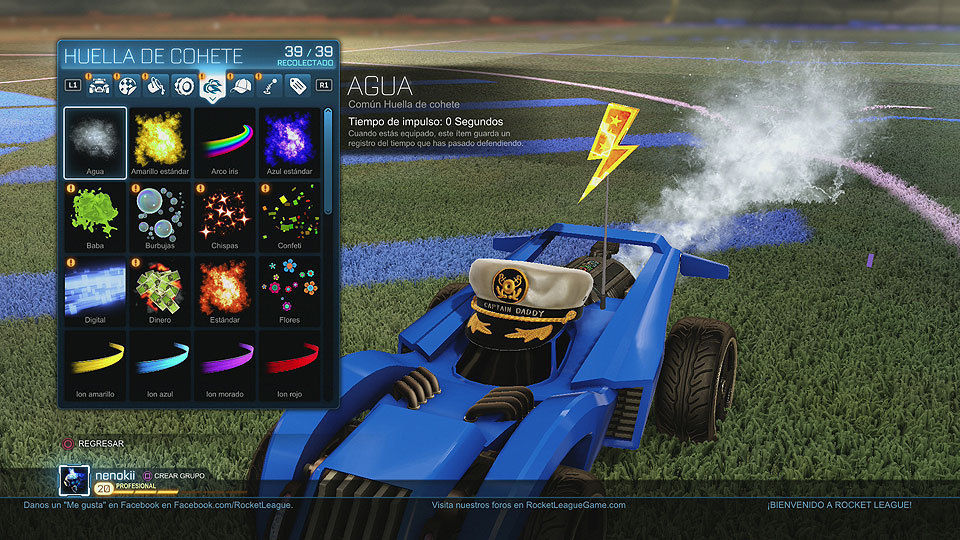Select the green Baba slime trail
Screen dimensions: 960x540
[95, 215]
